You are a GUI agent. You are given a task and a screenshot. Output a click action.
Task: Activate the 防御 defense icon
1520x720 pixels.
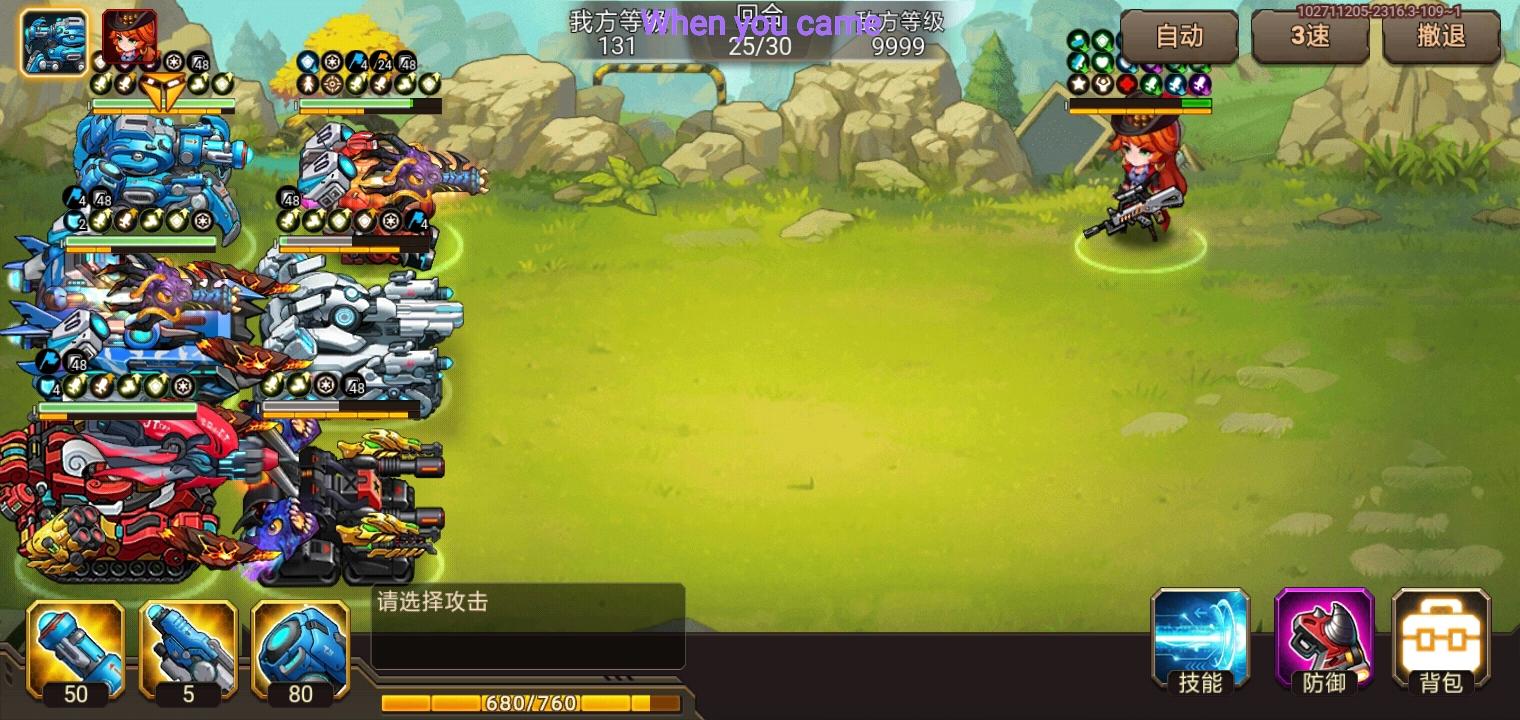1322,640
